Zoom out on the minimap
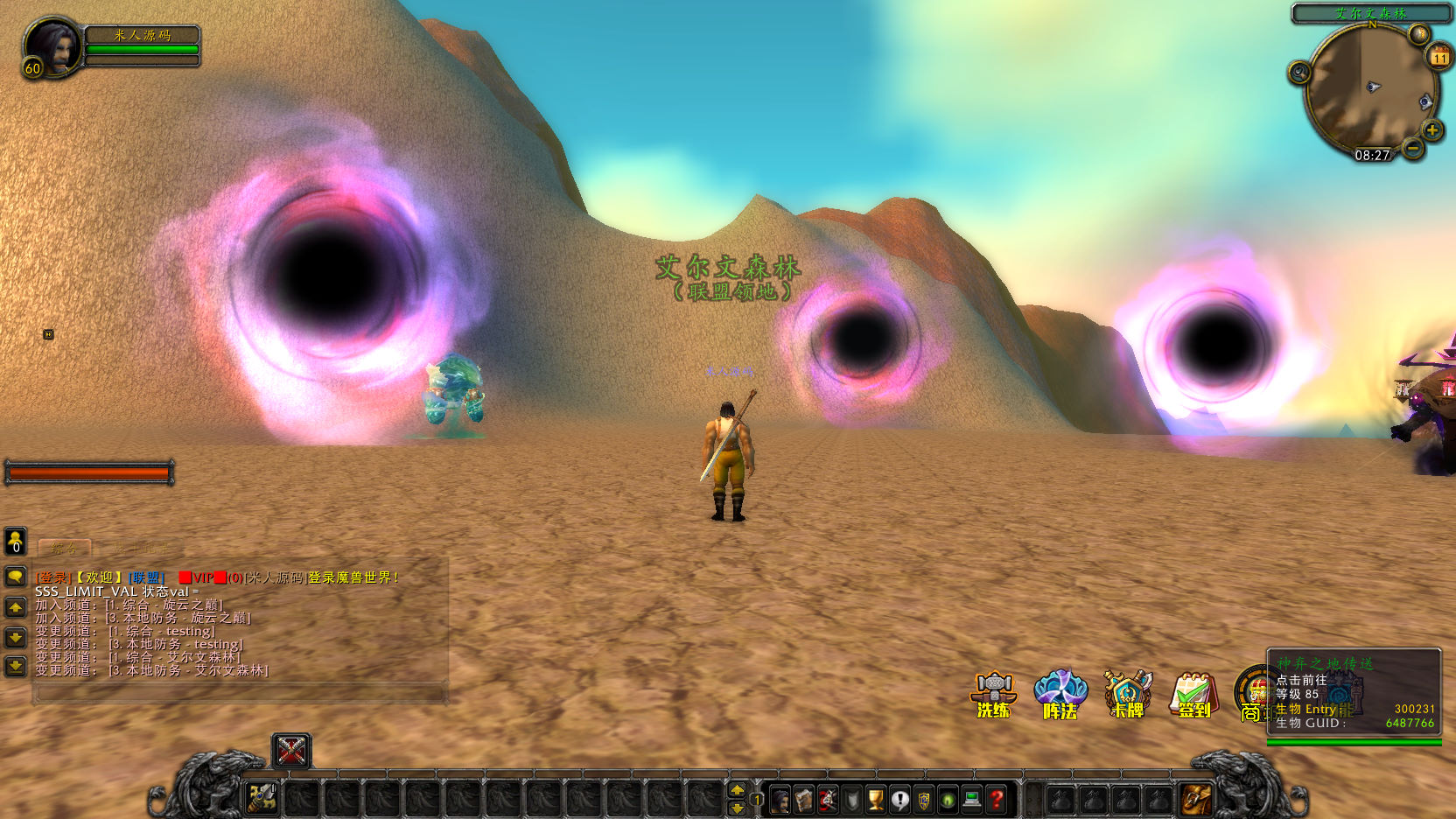Screen dimensions: 1456x819 click(1413, 149)
